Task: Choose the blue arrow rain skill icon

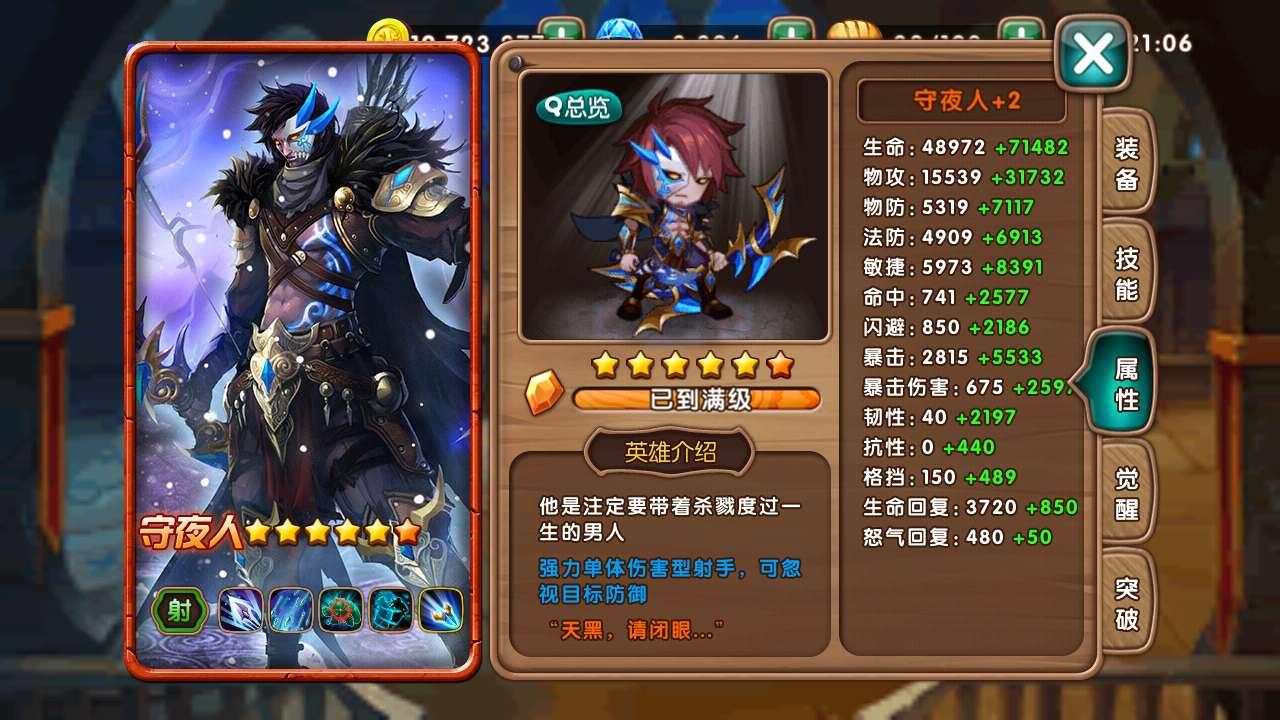Action: [x=291, y=610]
